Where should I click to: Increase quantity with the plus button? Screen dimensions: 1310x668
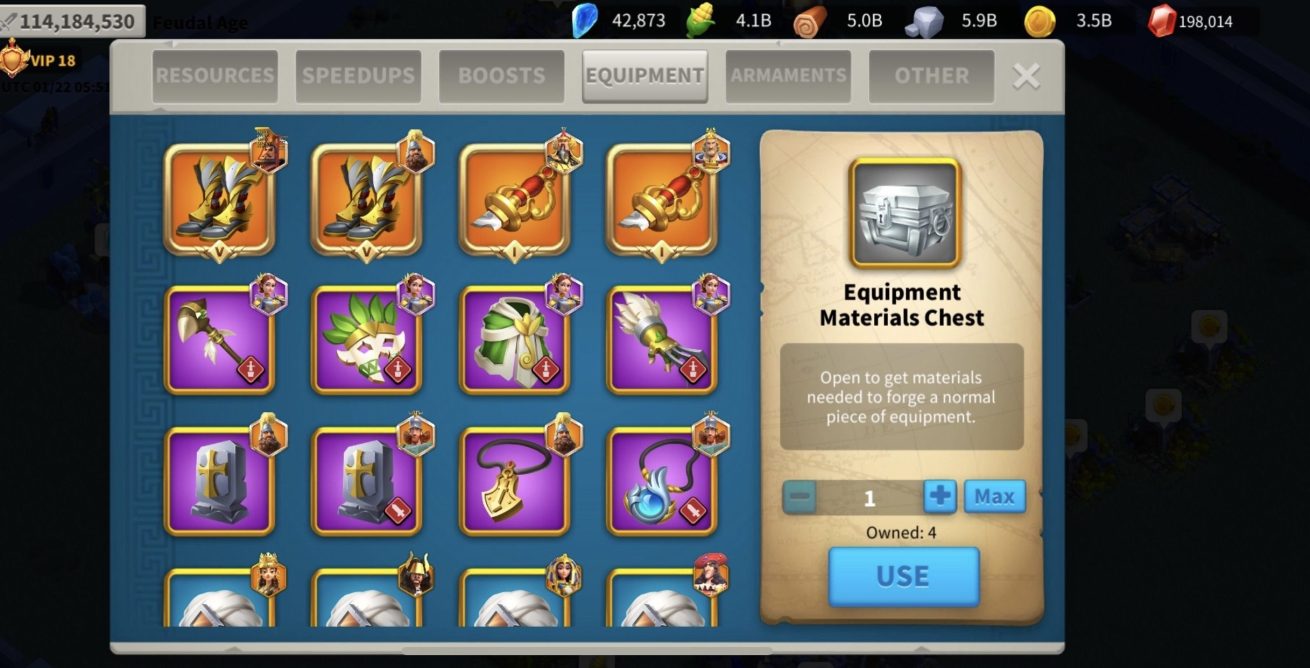(x=940, y=496)
